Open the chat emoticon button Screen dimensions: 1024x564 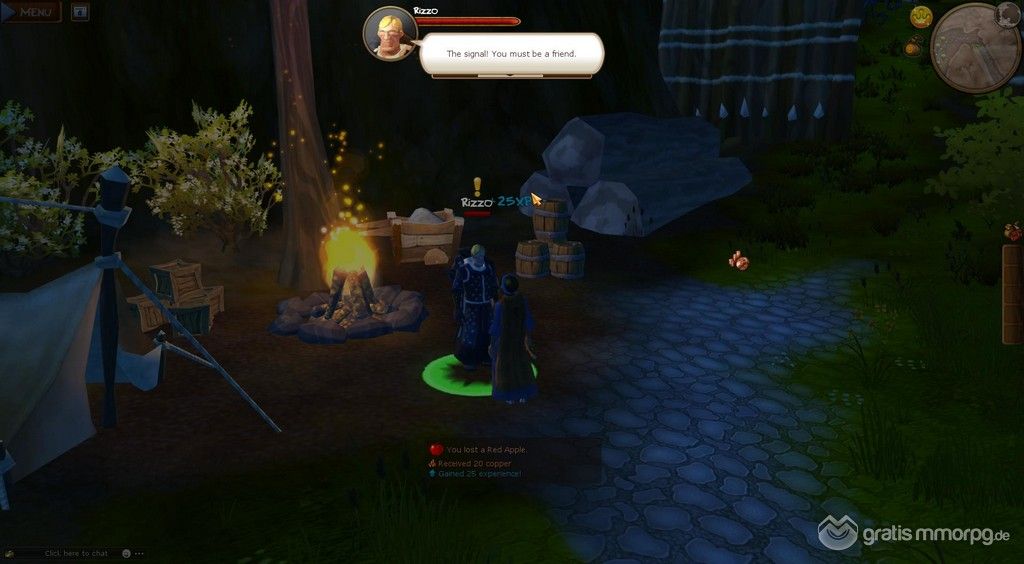[x=126, y=553]
